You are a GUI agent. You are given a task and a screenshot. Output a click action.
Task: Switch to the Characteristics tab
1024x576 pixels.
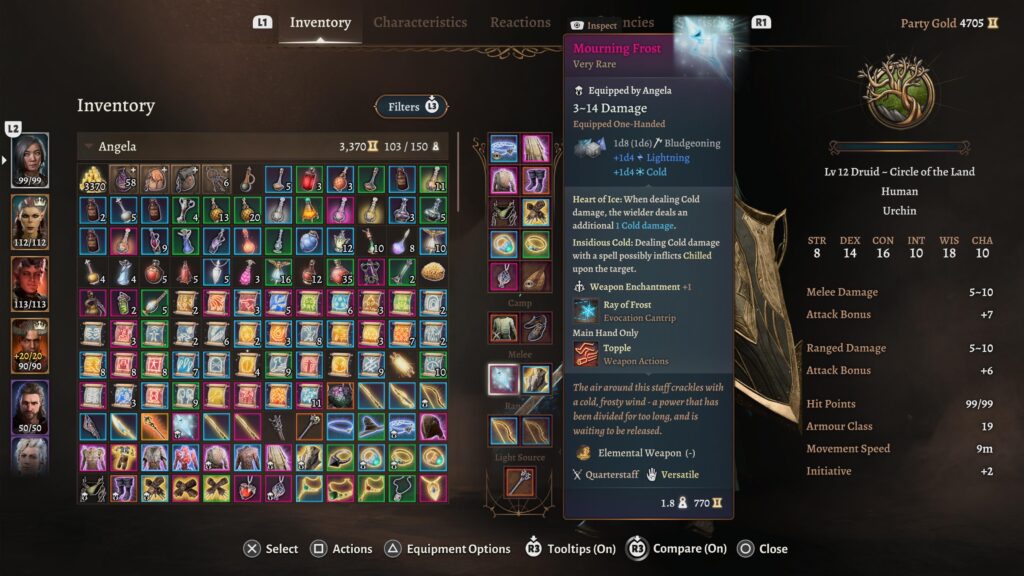point(420,22)
